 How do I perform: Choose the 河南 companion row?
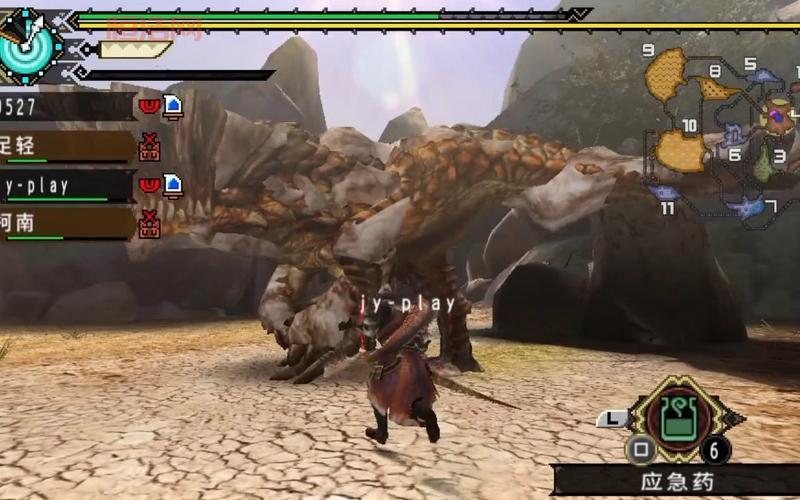[66, 223]
